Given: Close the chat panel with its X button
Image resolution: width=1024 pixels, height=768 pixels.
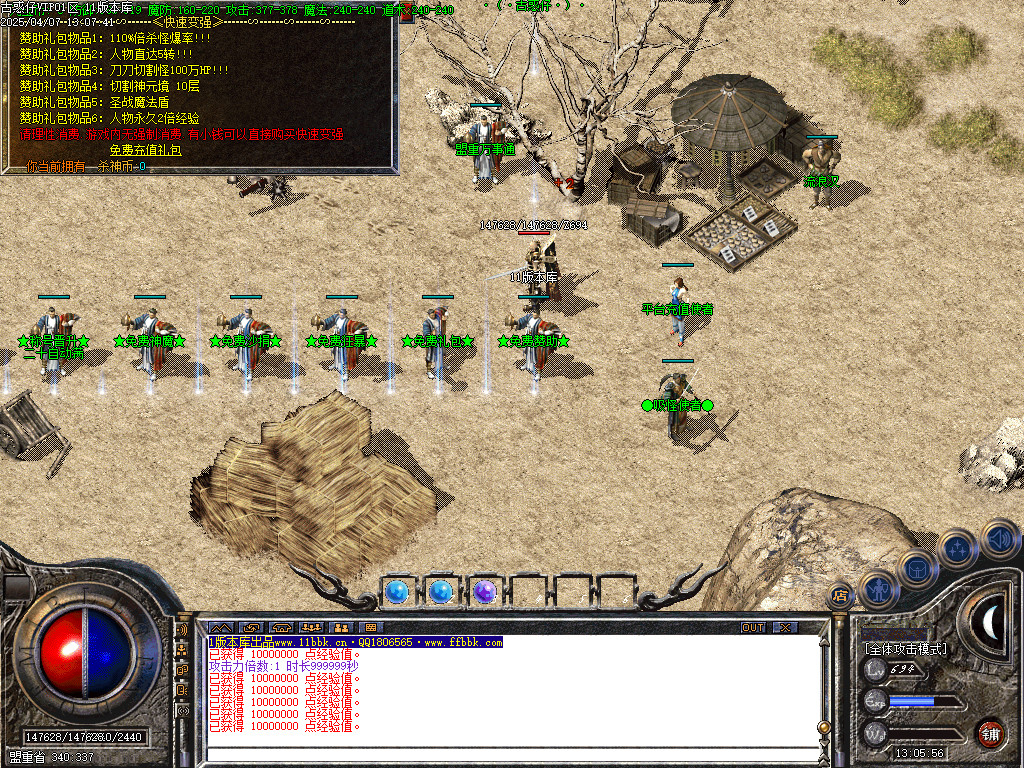Looking at the screenshot, I should (785, 627).
